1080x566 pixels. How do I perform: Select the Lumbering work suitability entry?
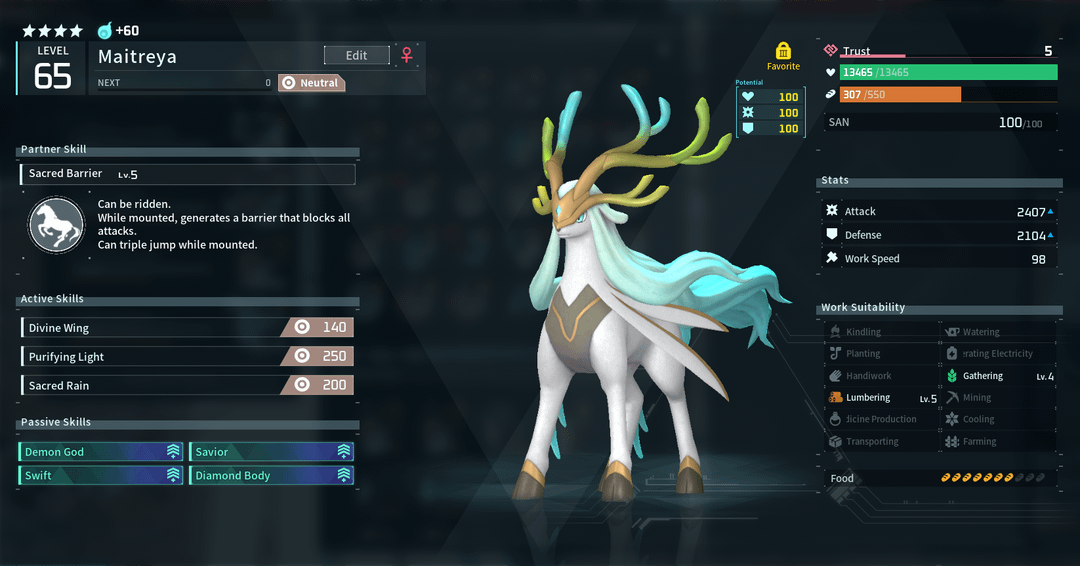point(884,398)
